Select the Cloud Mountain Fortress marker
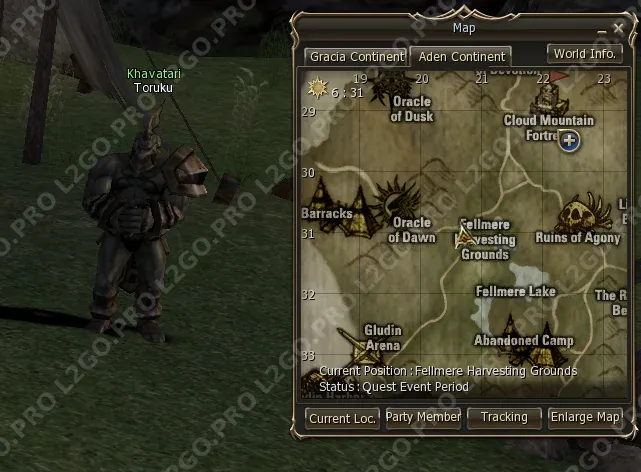641x472 pixels. click(546, 98)
